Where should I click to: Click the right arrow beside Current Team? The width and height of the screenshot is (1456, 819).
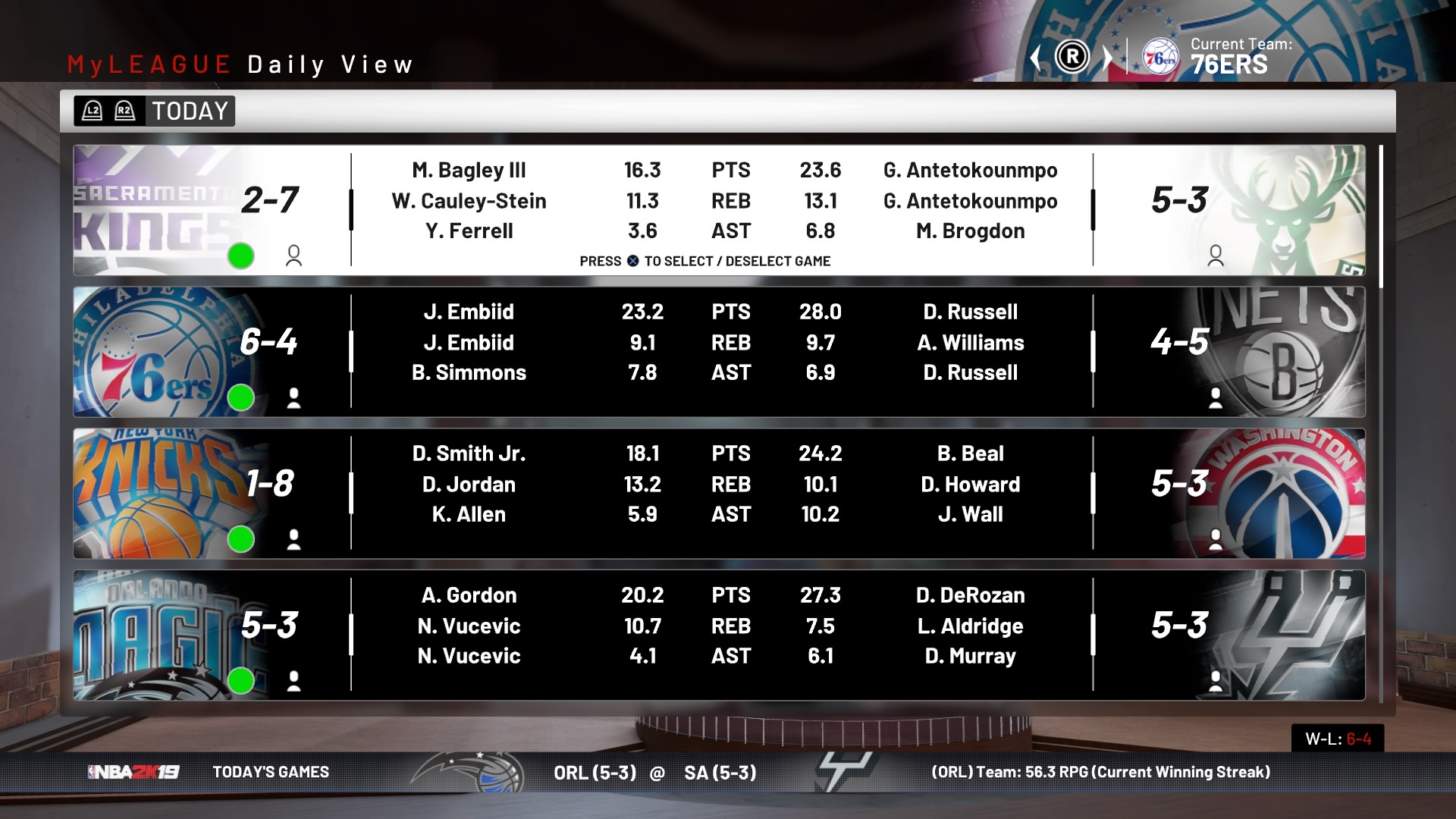(1107, 57)
